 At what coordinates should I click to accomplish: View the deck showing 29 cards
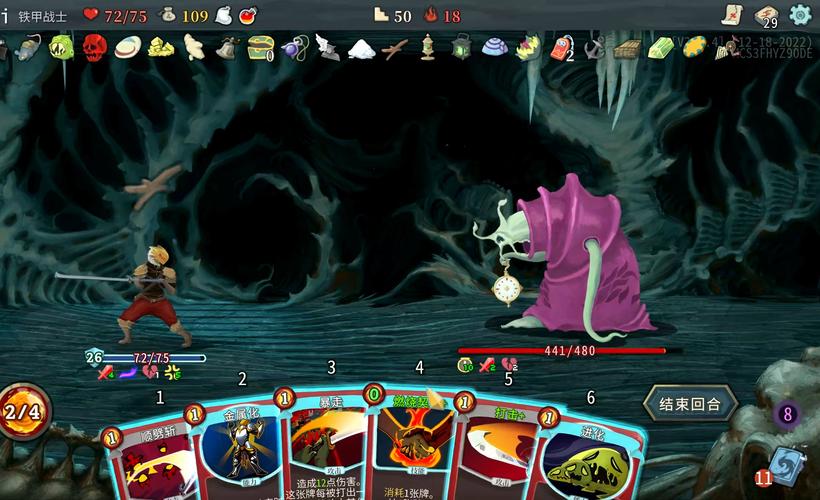[x=767, y=15]
